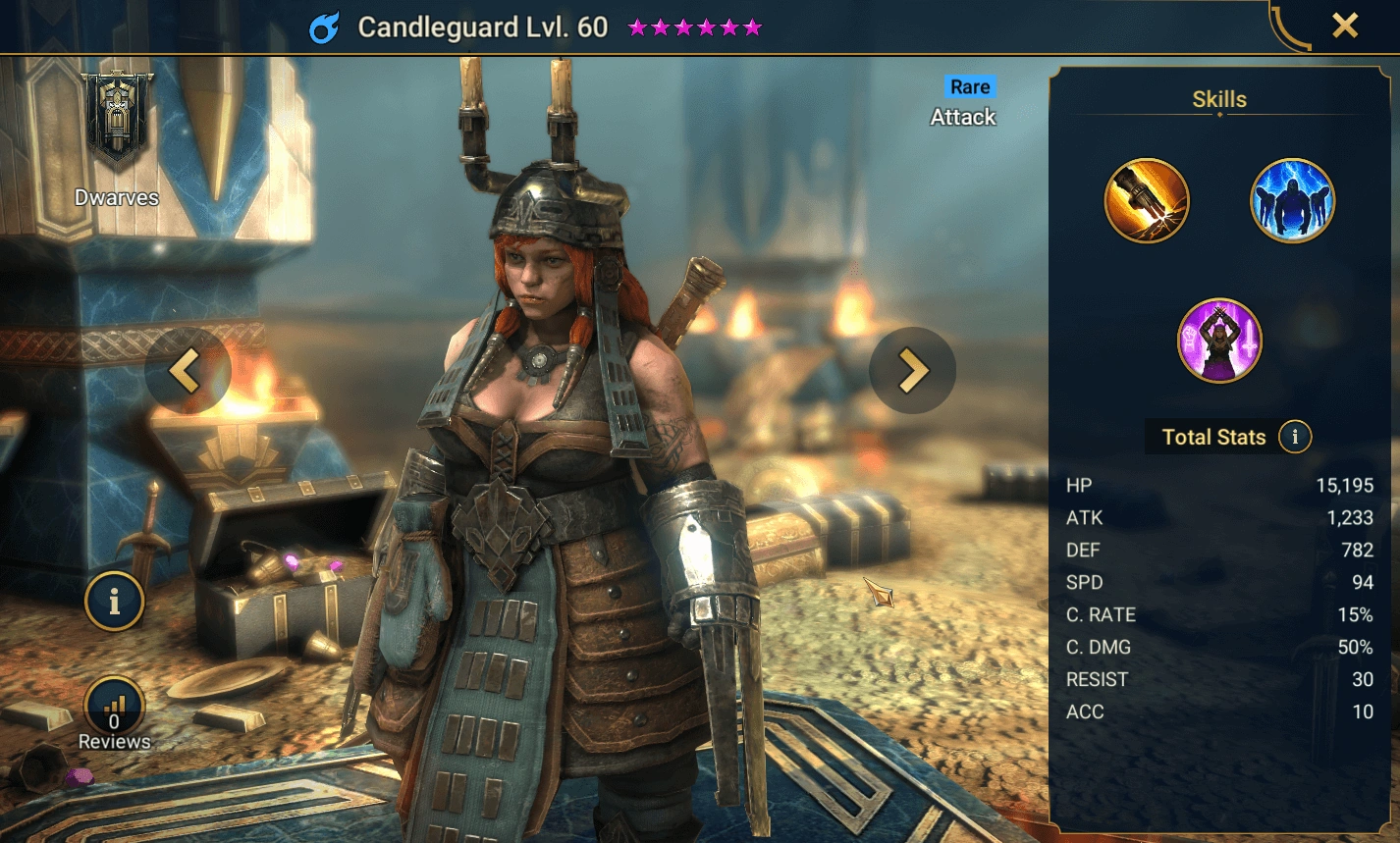Show the next champion

pyautogui.click(x=912, y=371)
